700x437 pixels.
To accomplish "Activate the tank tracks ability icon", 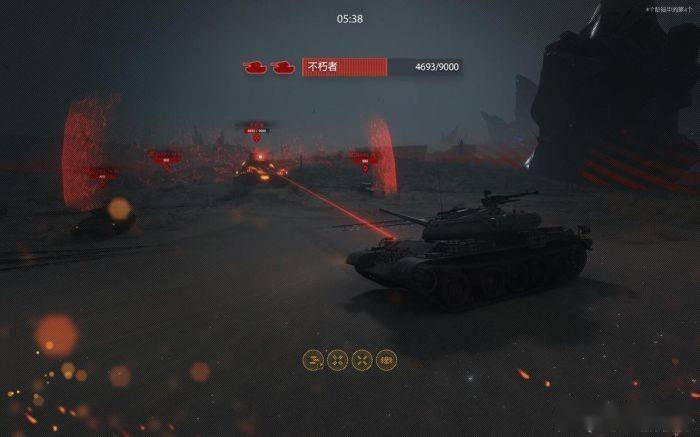I will click(x=386, y=360).
